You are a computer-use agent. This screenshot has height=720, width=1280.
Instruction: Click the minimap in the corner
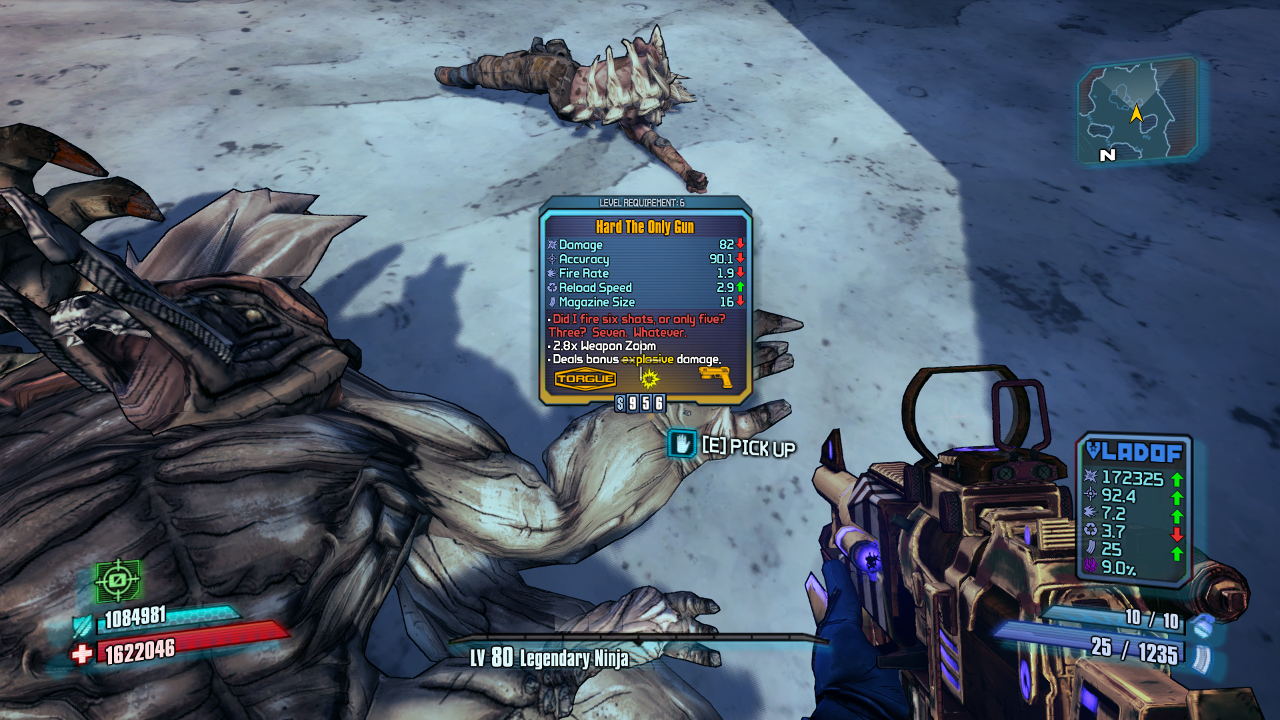1137,111
